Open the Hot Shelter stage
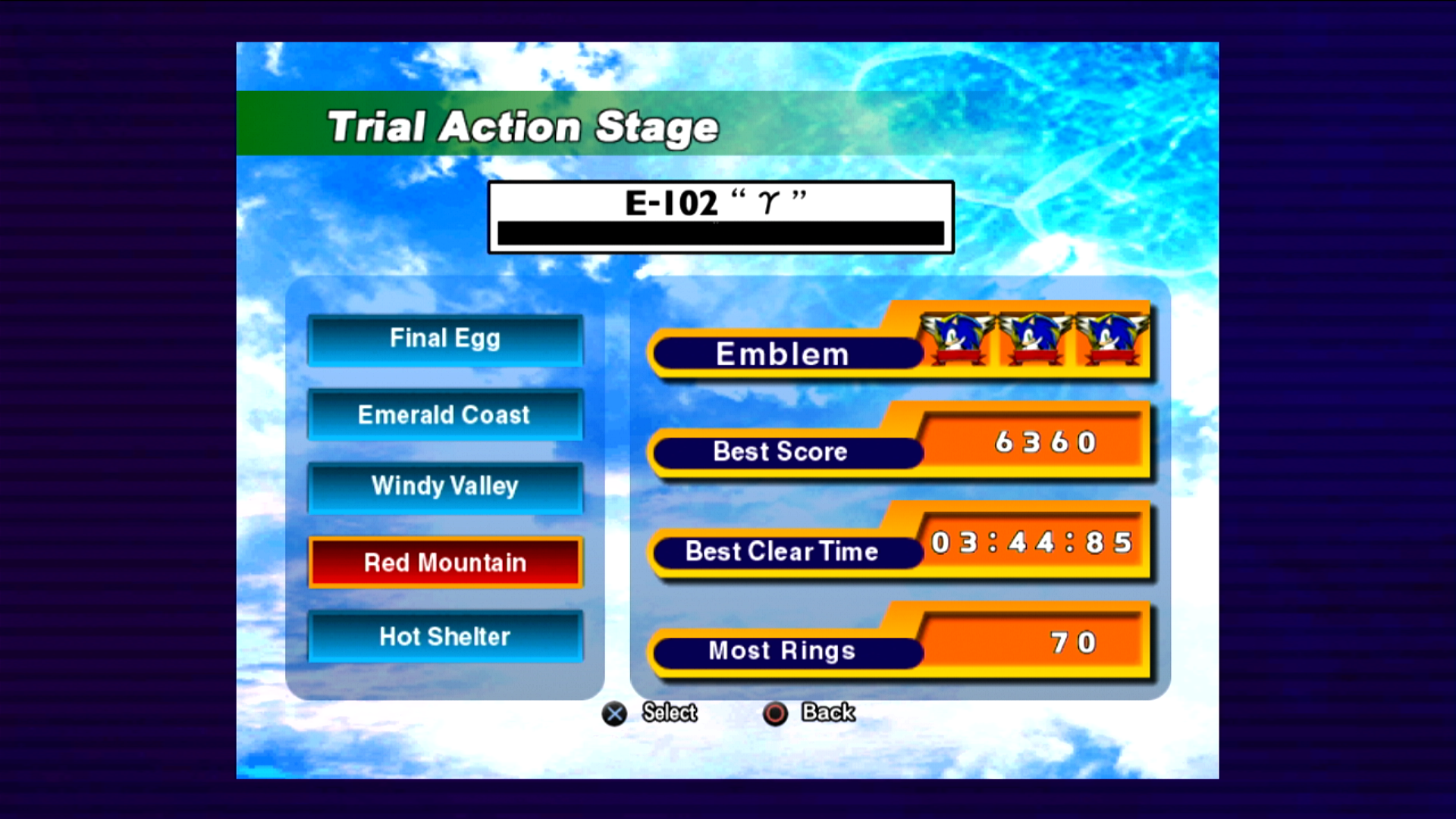The height and width of the screenshot is (819, 1456). point(445,636)
